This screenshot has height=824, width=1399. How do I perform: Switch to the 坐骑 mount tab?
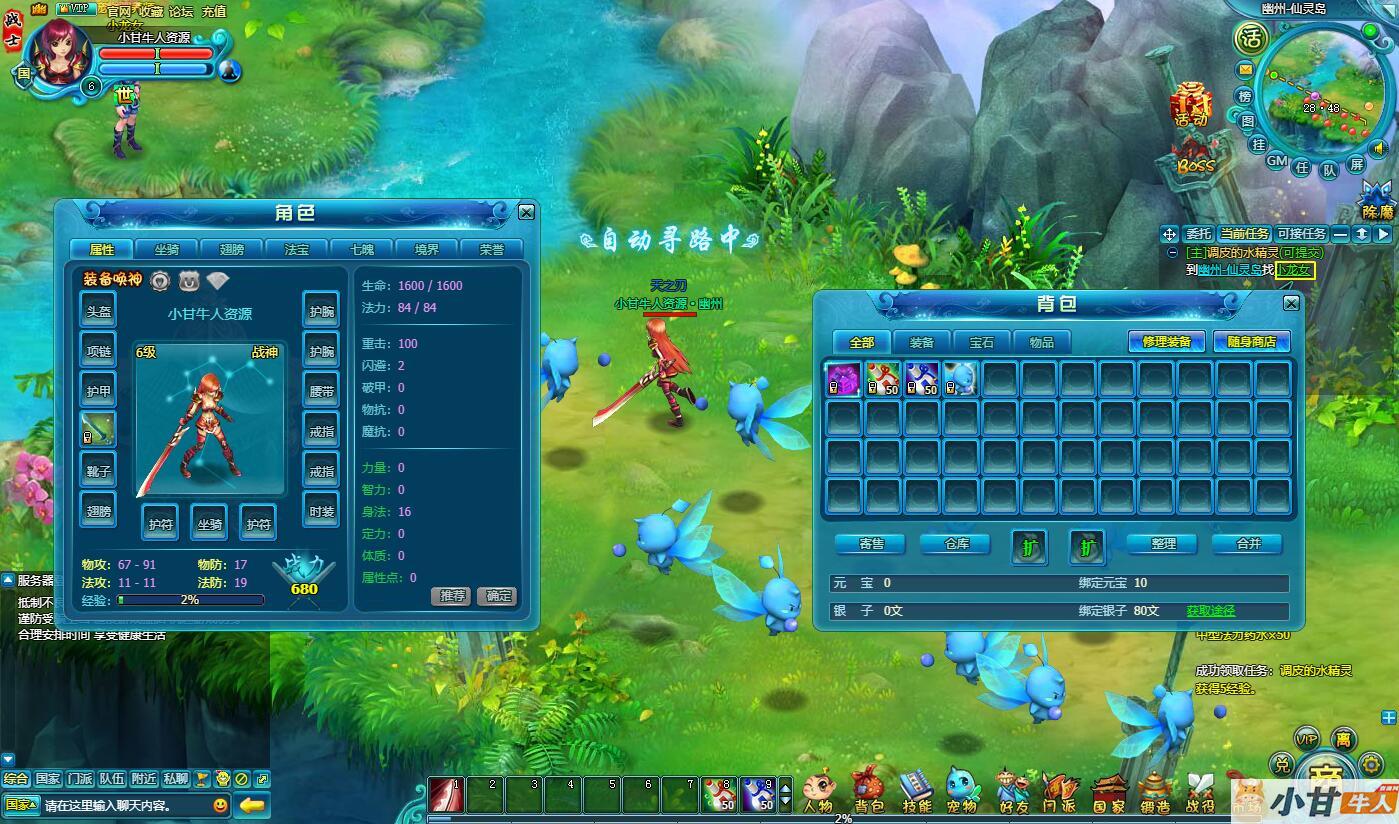click(x=166, y=249)
